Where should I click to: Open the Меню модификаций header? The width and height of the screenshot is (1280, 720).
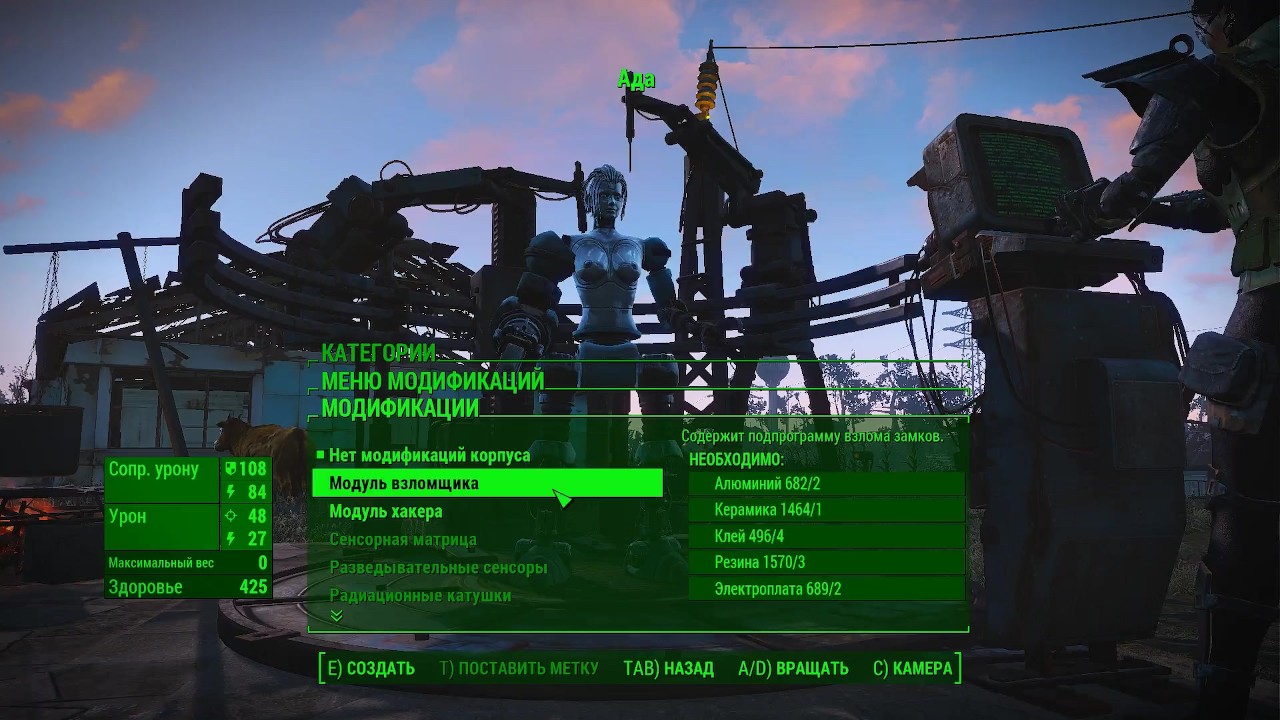click(432, 381)
